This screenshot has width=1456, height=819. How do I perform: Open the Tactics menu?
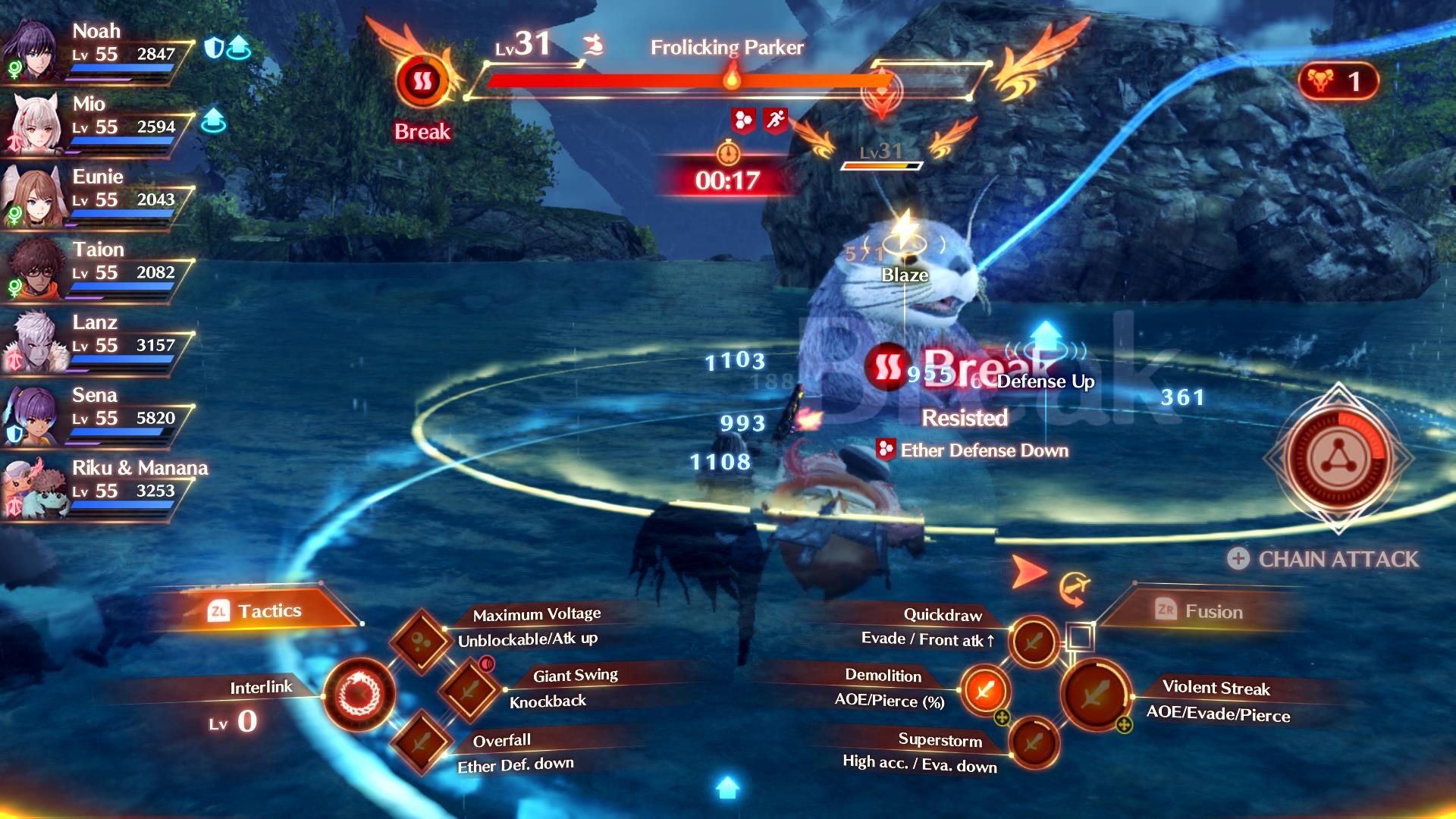coord(256,611)
